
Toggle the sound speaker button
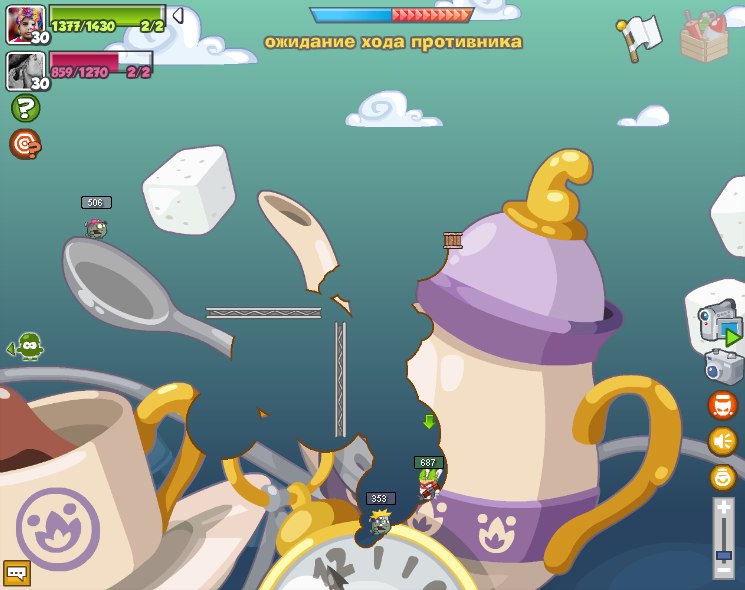click(722, 441)
